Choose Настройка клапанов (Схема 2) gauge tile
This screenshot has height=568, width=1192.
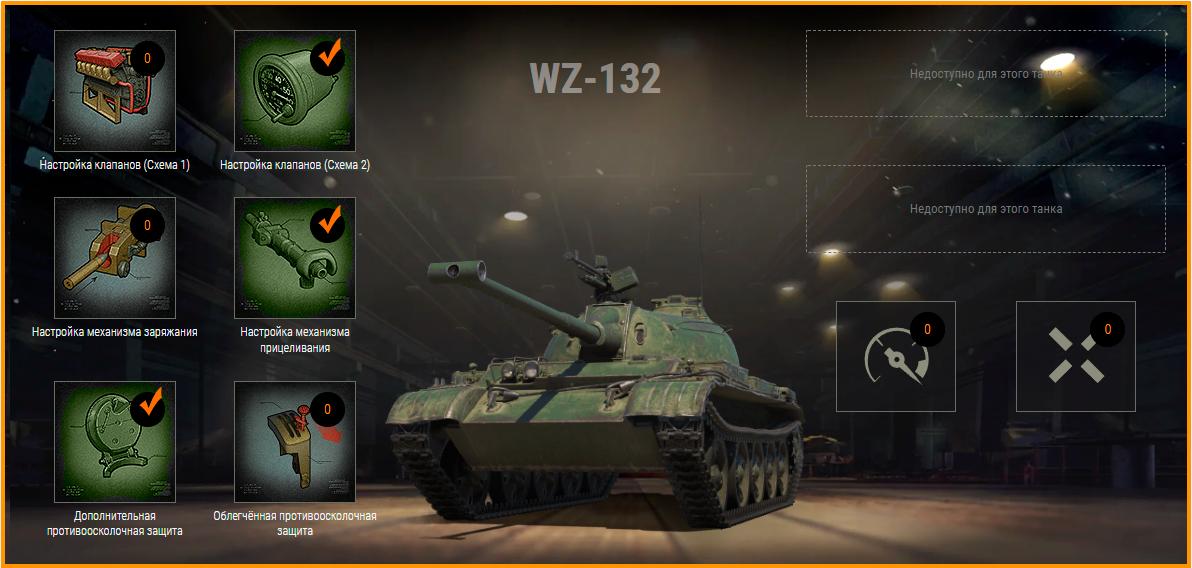pyautogui.click(x=295, y=91)
